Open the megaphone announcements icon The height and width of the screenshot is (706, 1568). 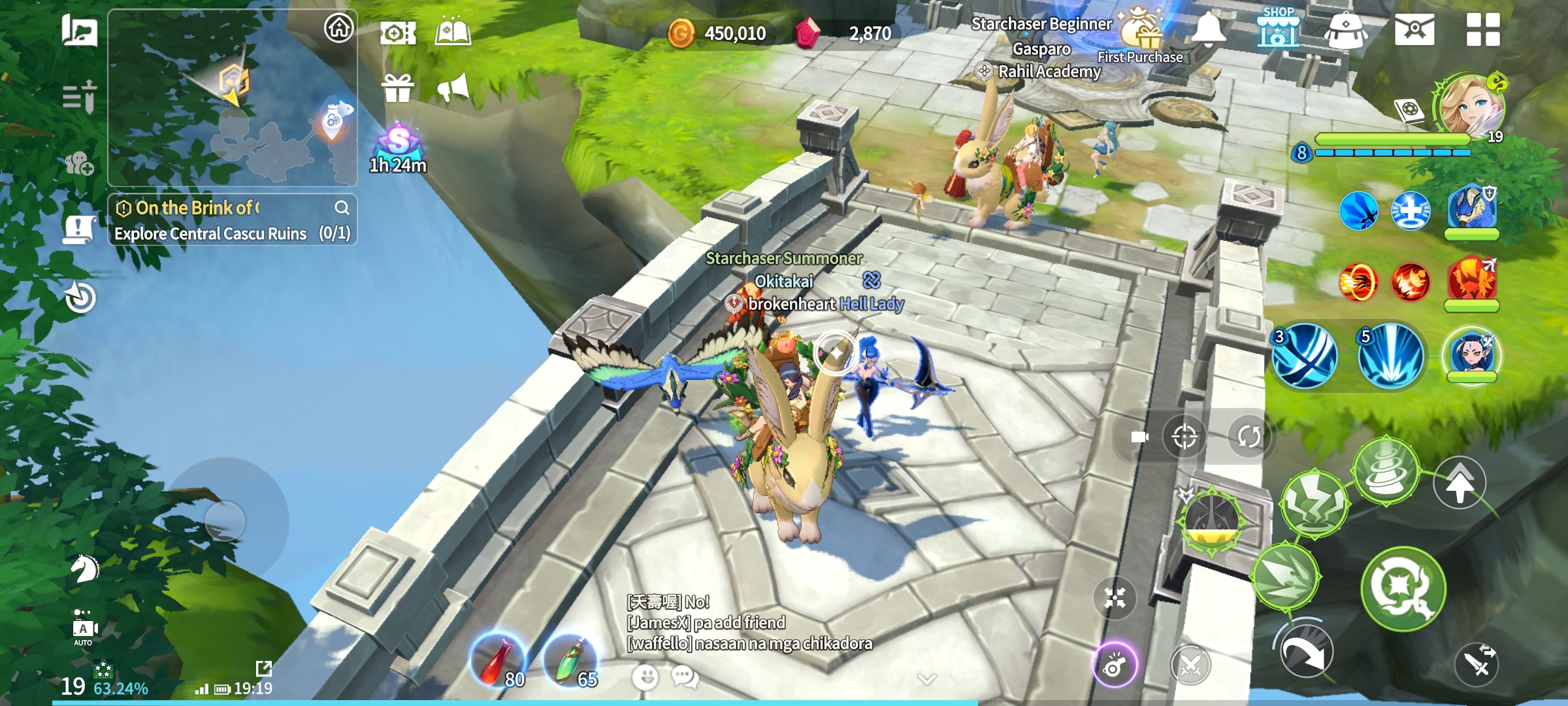click(453, 88)
